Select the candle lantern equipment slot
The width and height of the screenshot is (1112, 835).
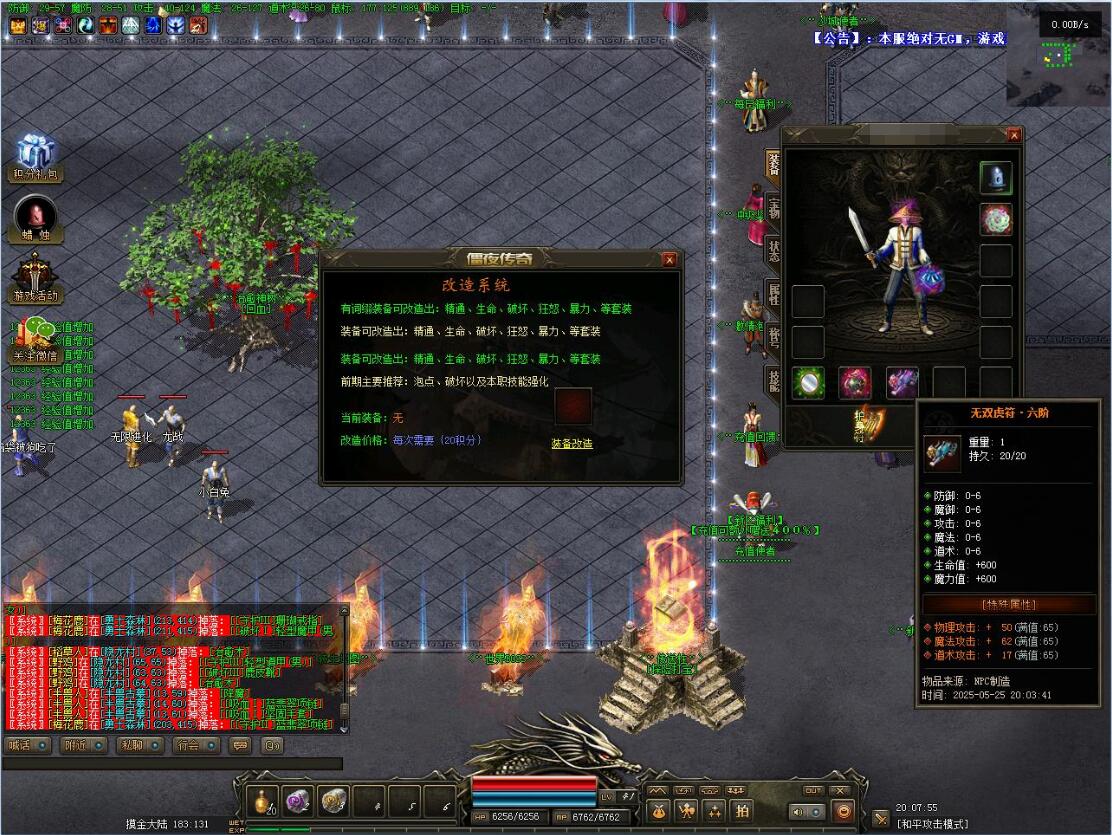coord(996,178)
